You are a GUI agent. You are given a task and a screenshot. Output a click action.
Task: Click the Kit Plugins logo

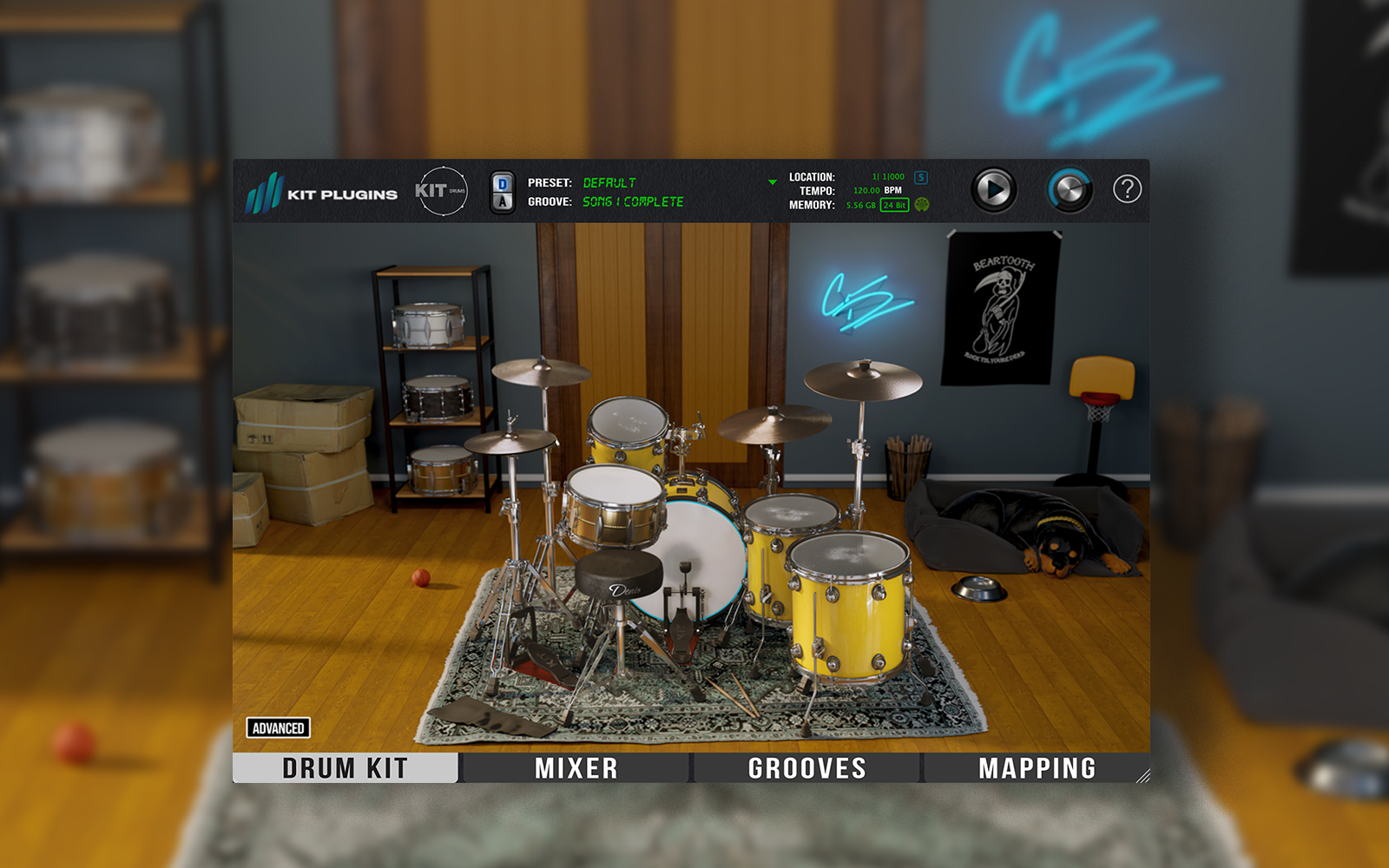tap(322, 193)
